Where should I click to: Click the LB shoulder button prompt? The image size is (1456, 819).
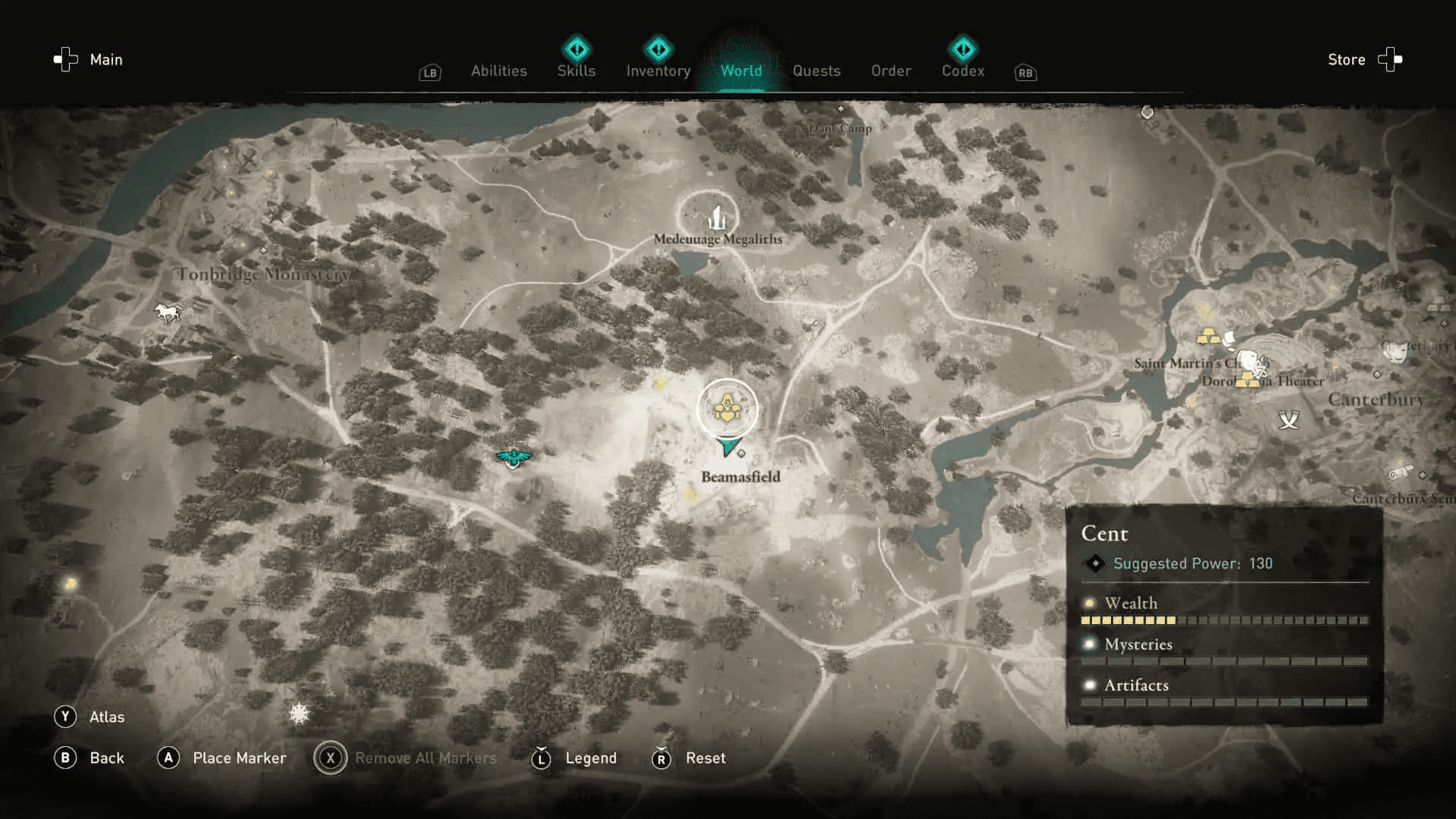(429, 73)
